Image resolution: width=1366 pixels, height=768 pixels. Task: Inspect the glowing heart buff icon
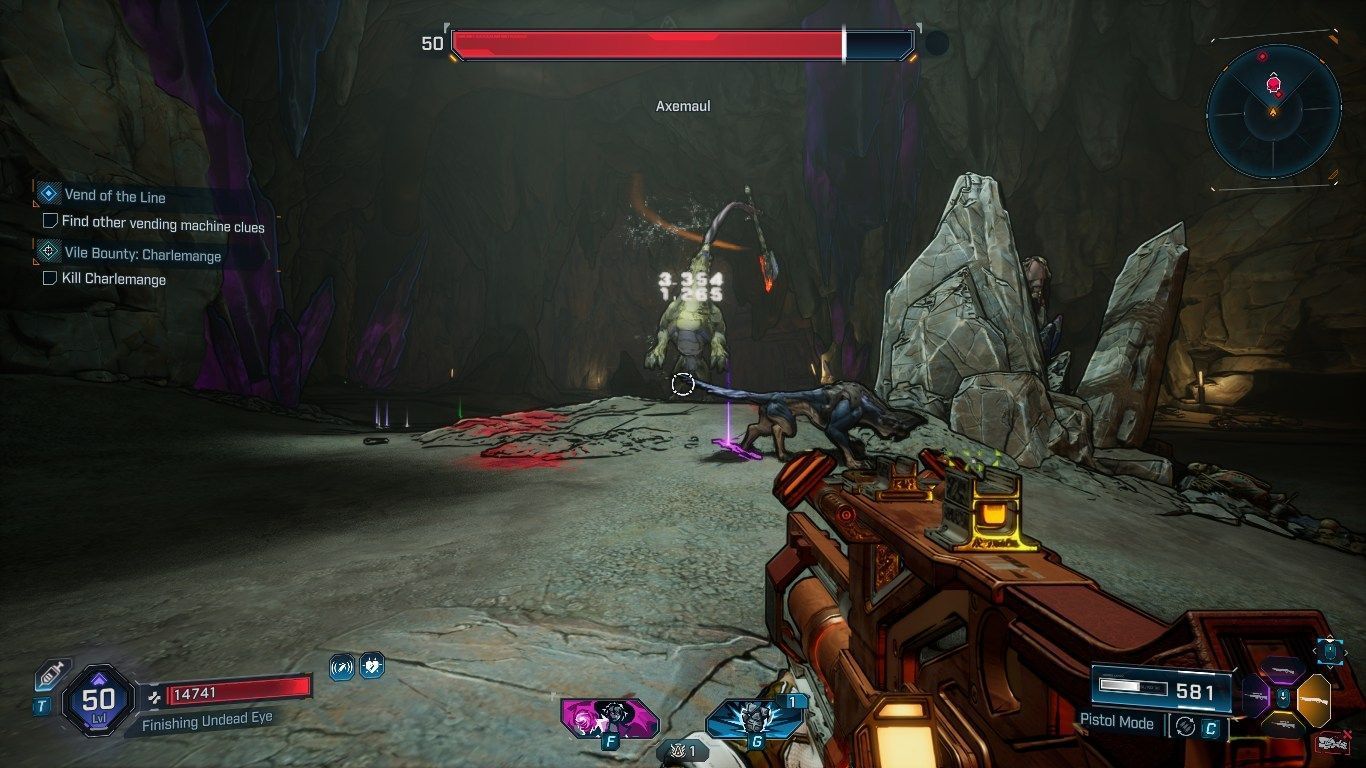tap(371, 666)
